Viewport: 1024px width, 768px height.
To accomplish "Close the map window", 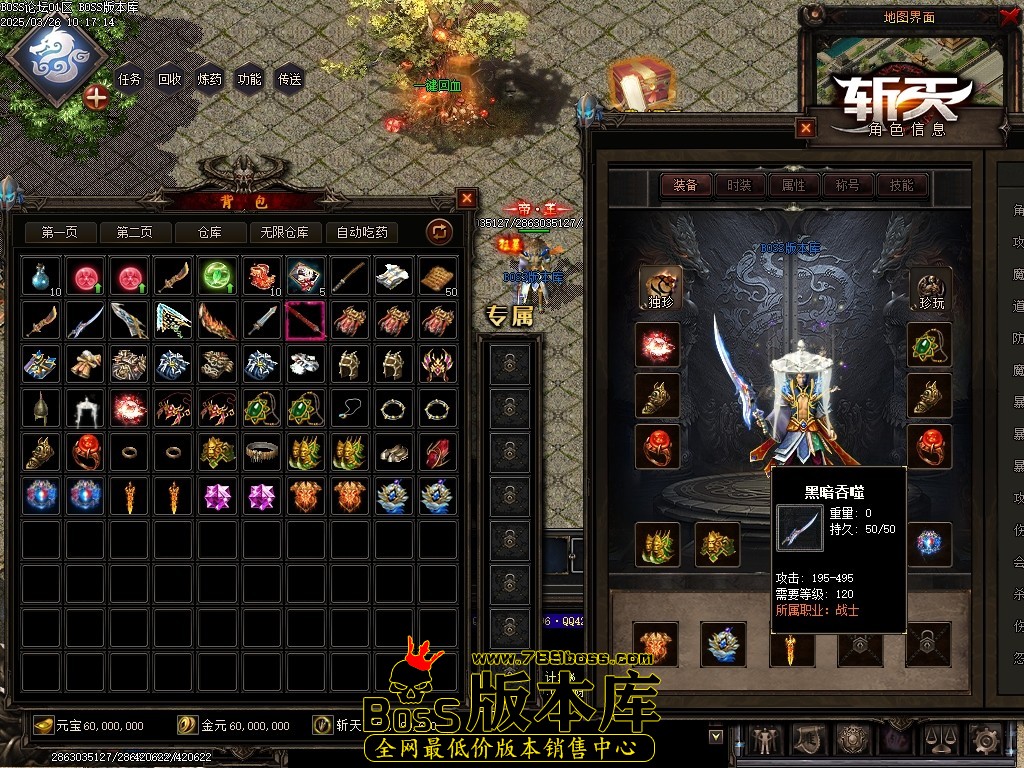I will coord(1008,16).
